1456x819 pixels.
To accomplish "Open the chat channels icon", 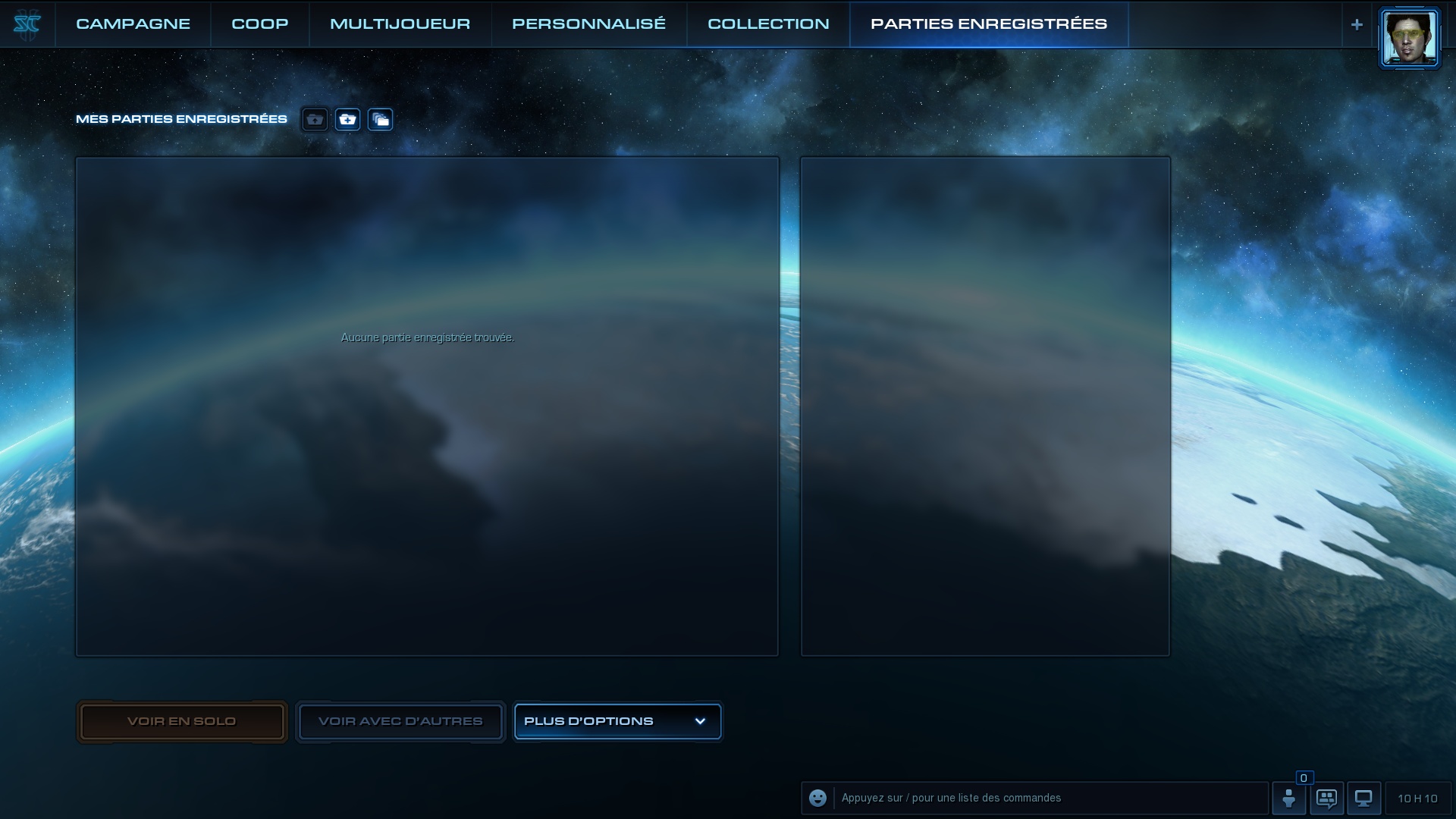I will pyautogui.click(x=1326, y=799).
